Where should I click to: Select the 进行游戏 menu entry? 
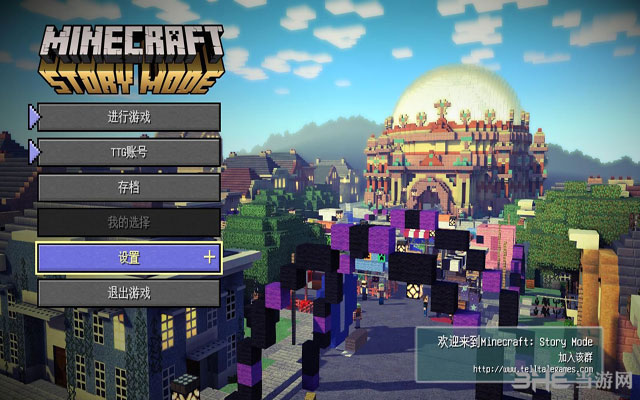coord(129,117)
